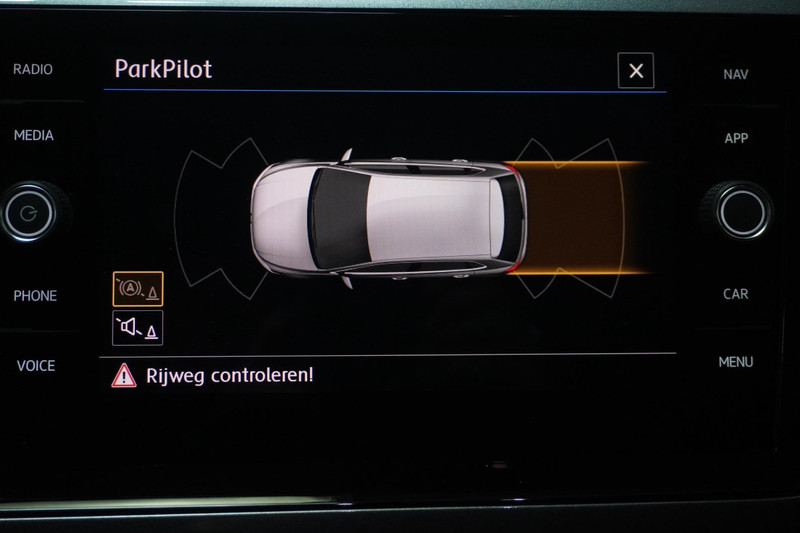
Task: Switch to the MEDIA source
Action: tap(33, 135)
